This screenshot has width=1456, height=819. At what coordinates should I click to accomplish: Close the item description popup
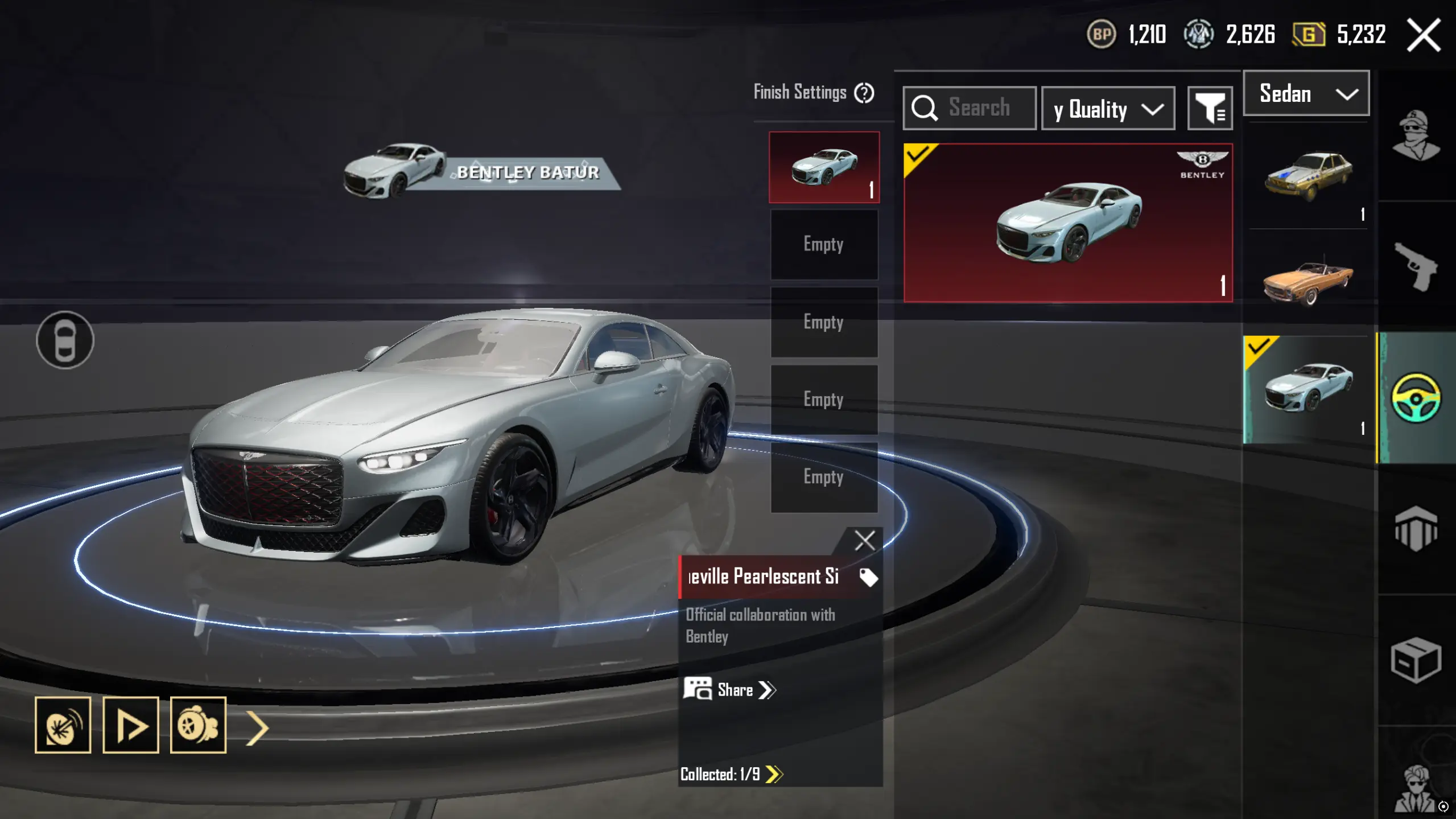pyautogui.click(x=864, y=540)
